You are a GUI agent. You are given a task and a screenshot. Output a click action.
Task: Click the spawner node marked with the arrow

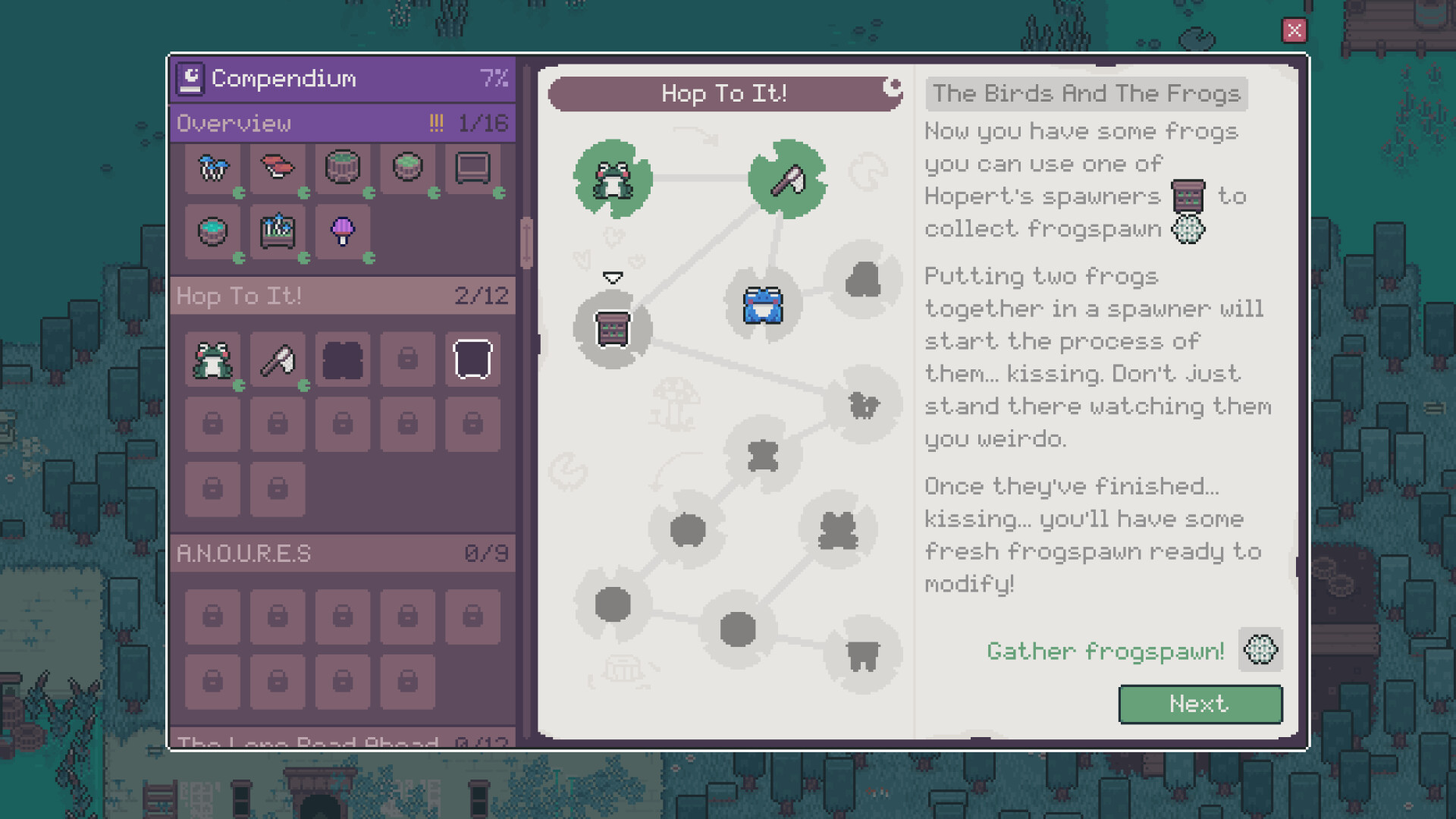coord(613,329)
